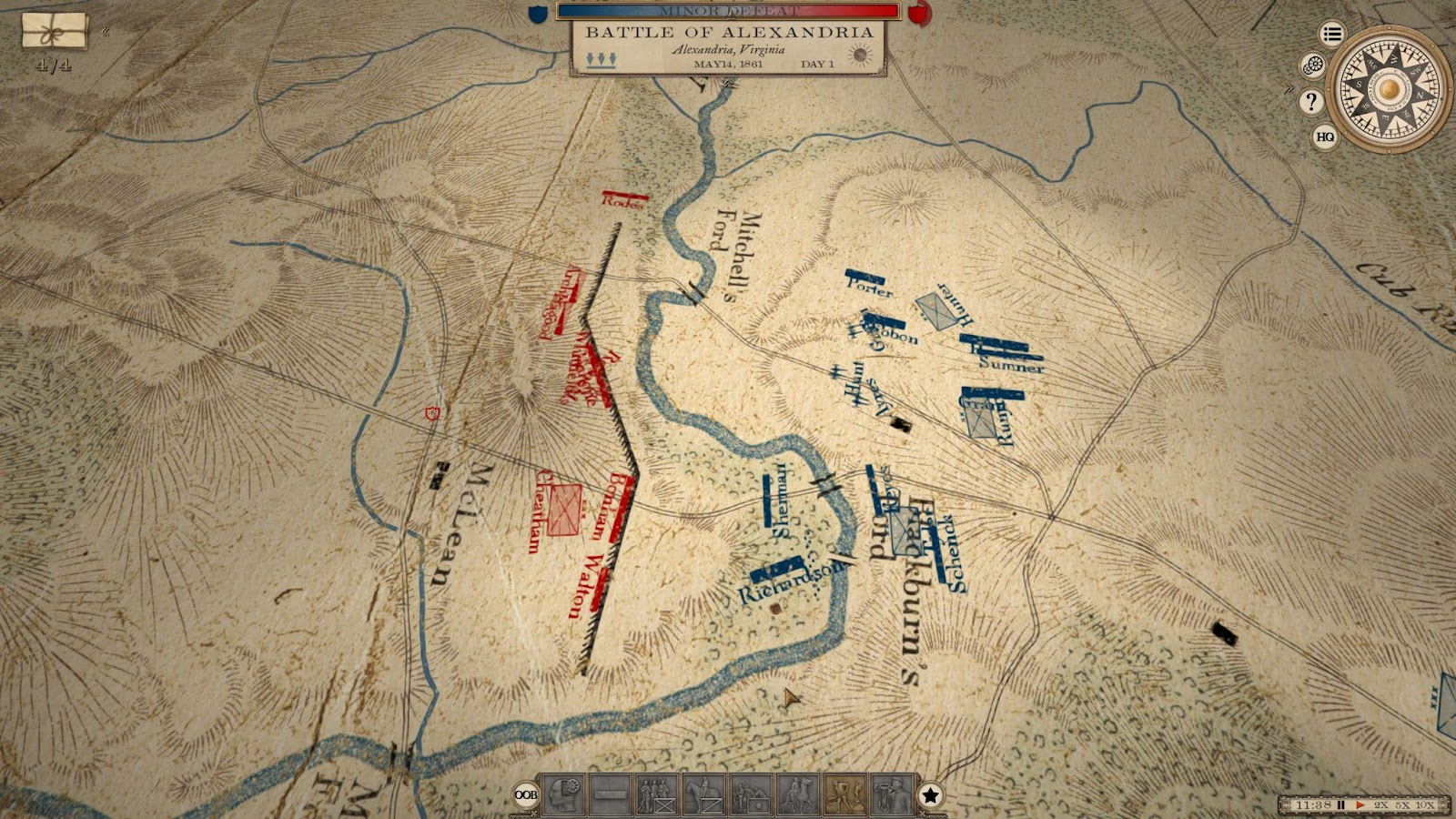Open the OOB order of battle panel
The image size is (1456, 819).
pos(526,795)
